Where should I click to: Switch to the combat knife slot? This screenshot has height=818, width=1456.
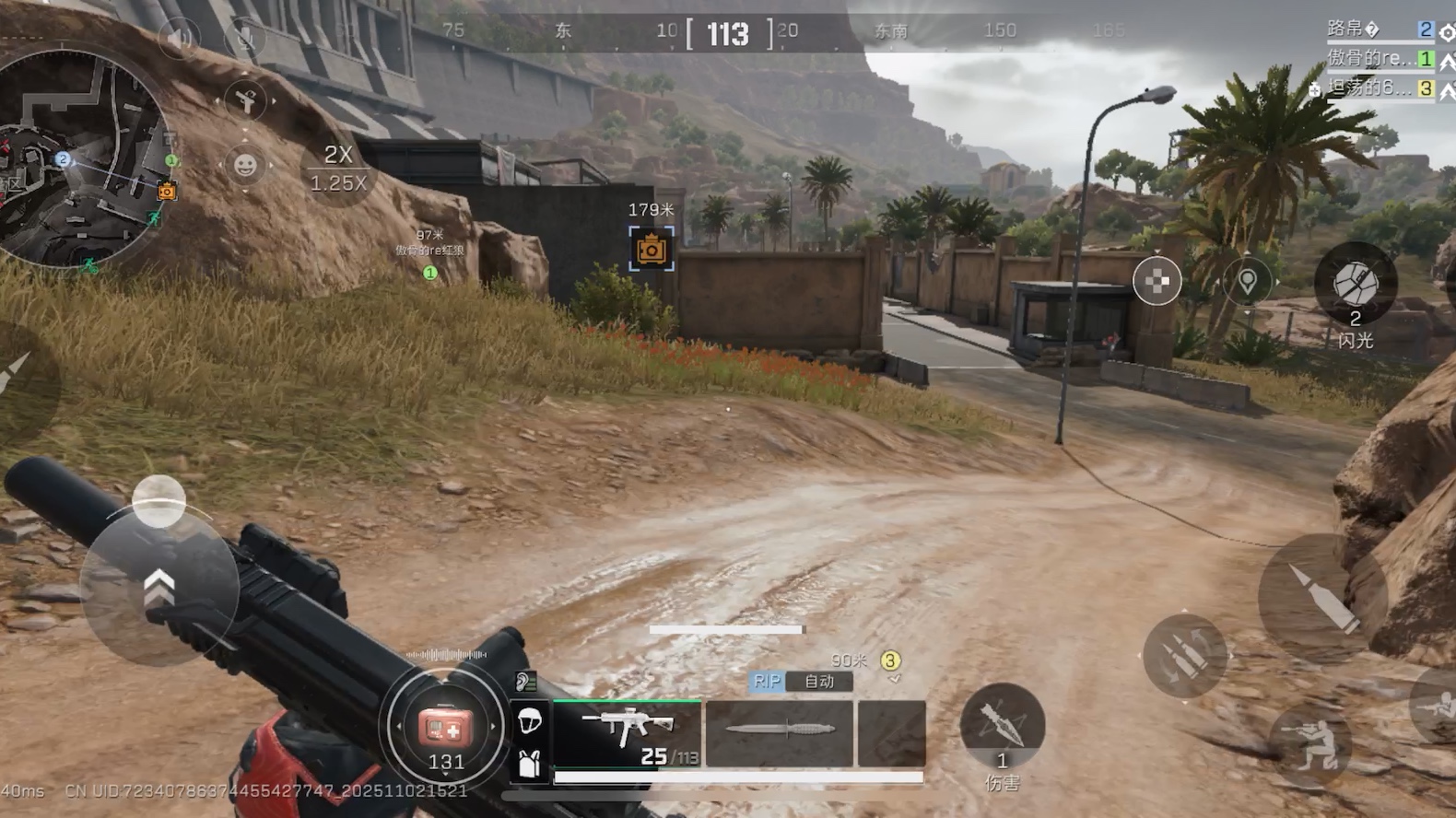point(780,733)
